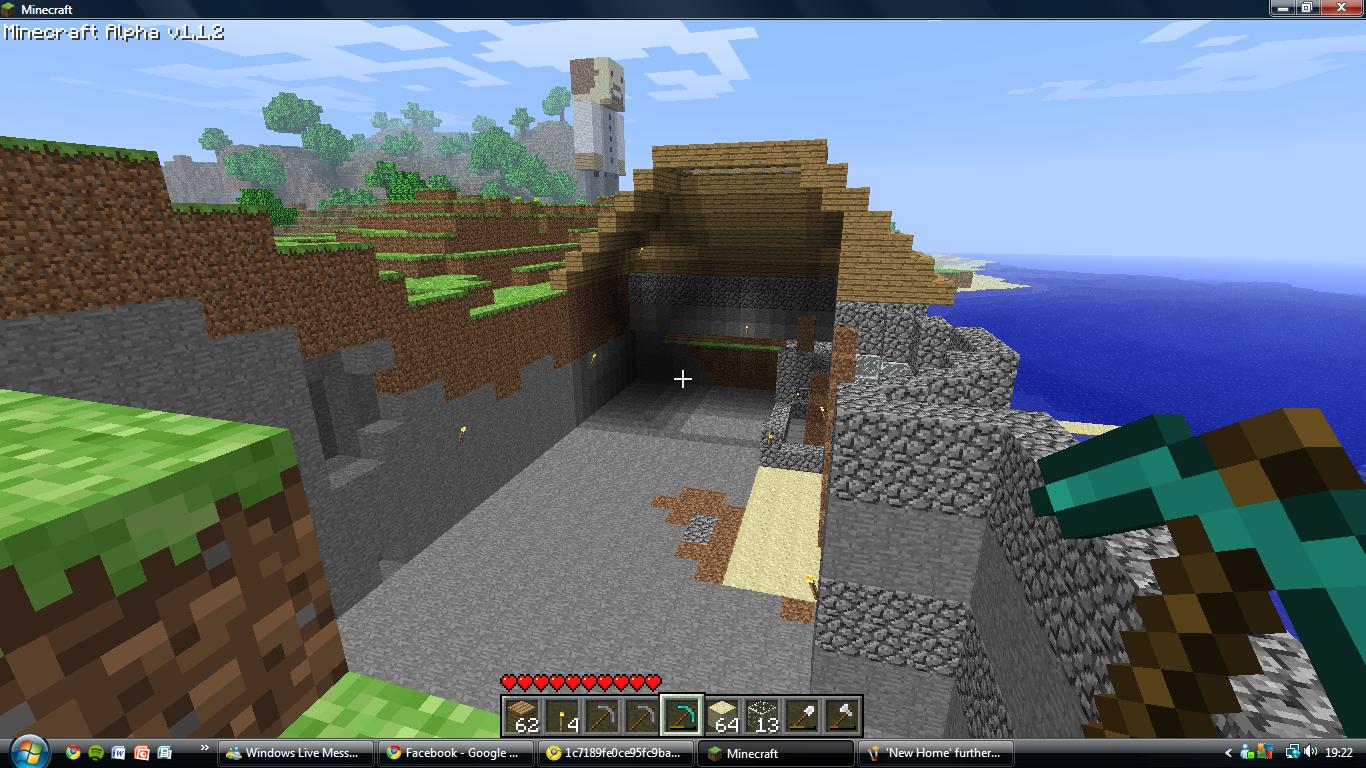1366x768 pixels.
Task: Select the diamond pickaxe slot
Action: tap(682, 715)
